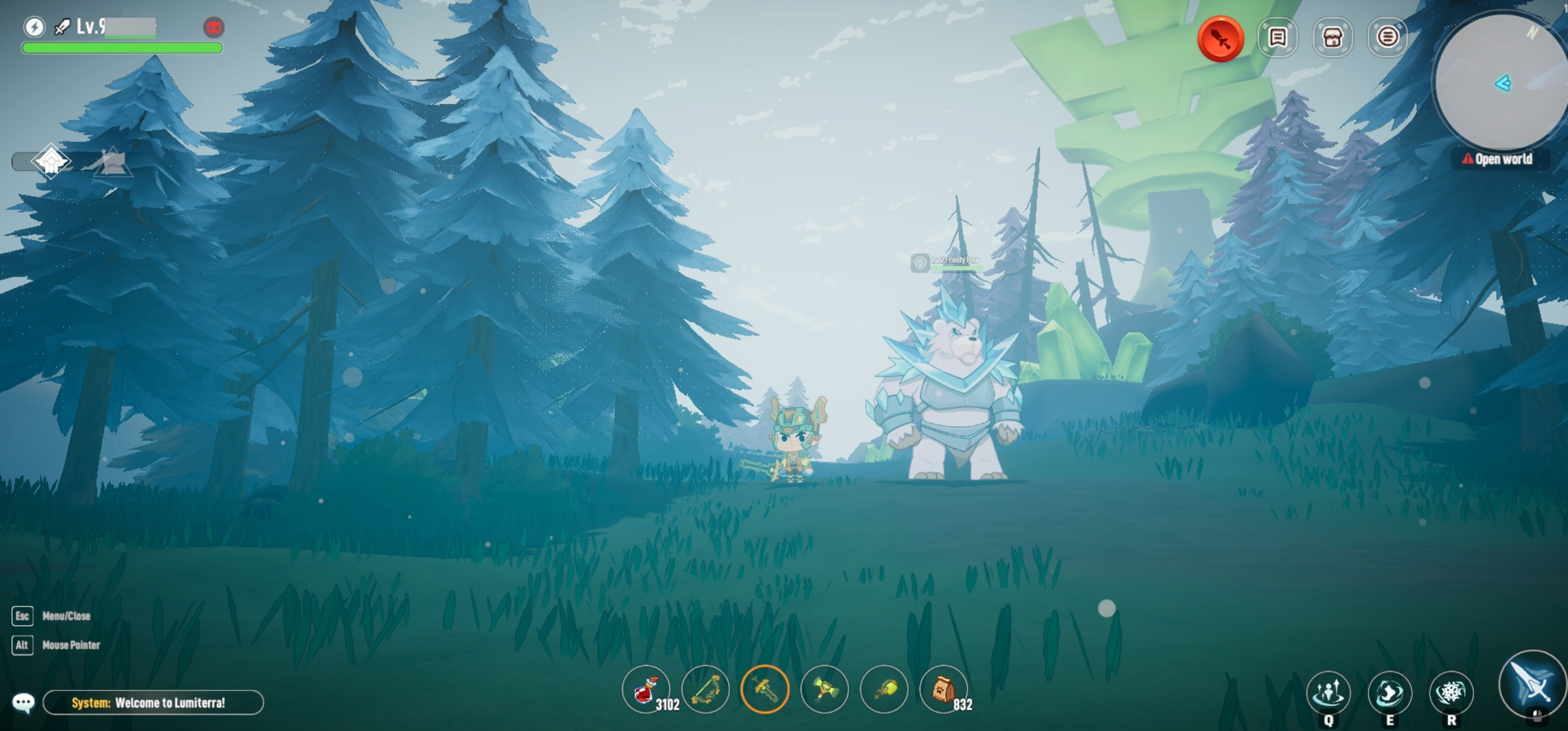Use the paw-print pet food bag

coord(944,690)
